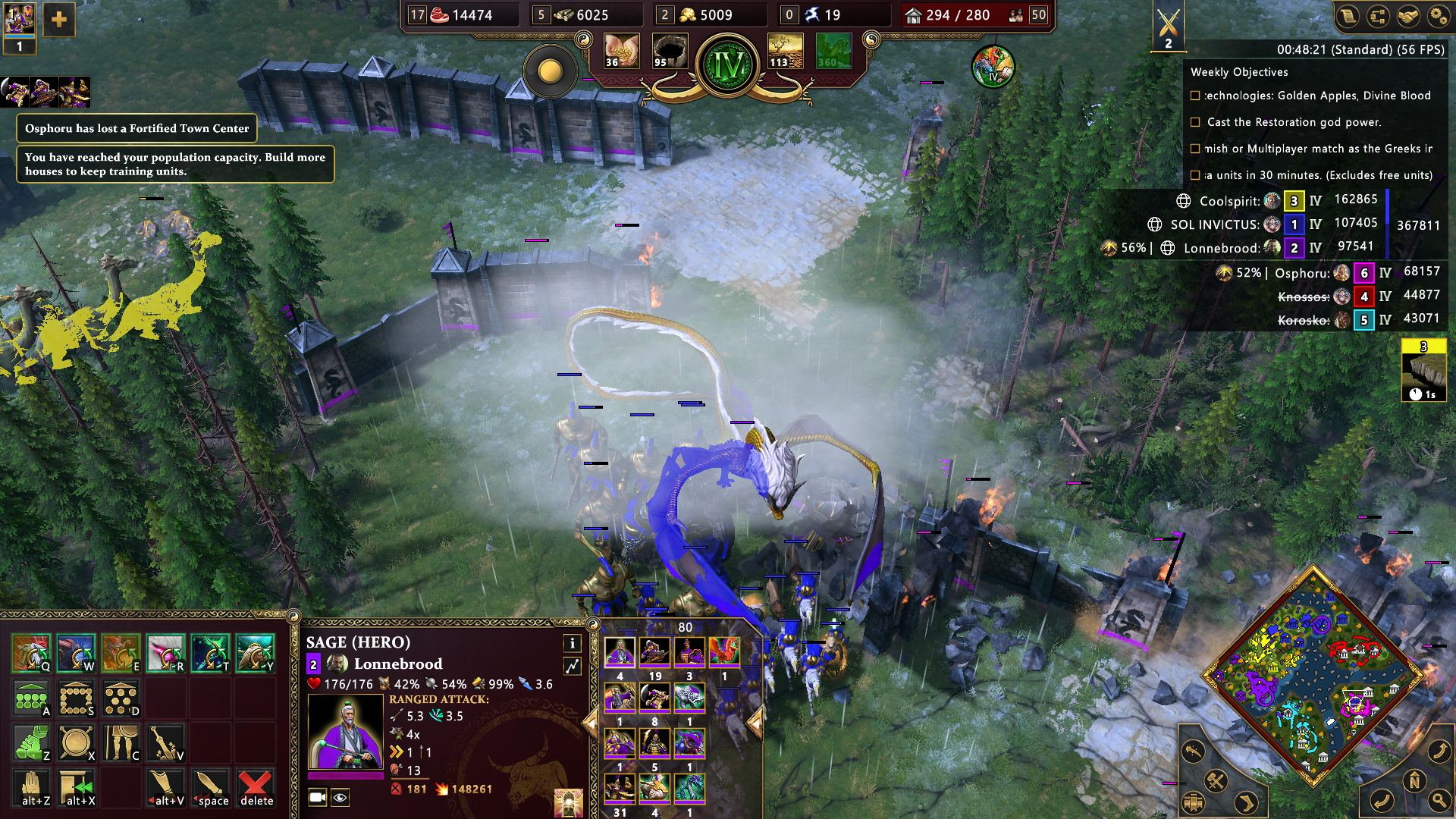This screenshot has width=1456, height=819.
Task: Click the red X delete unit button
Action: (x=256, y=788)
